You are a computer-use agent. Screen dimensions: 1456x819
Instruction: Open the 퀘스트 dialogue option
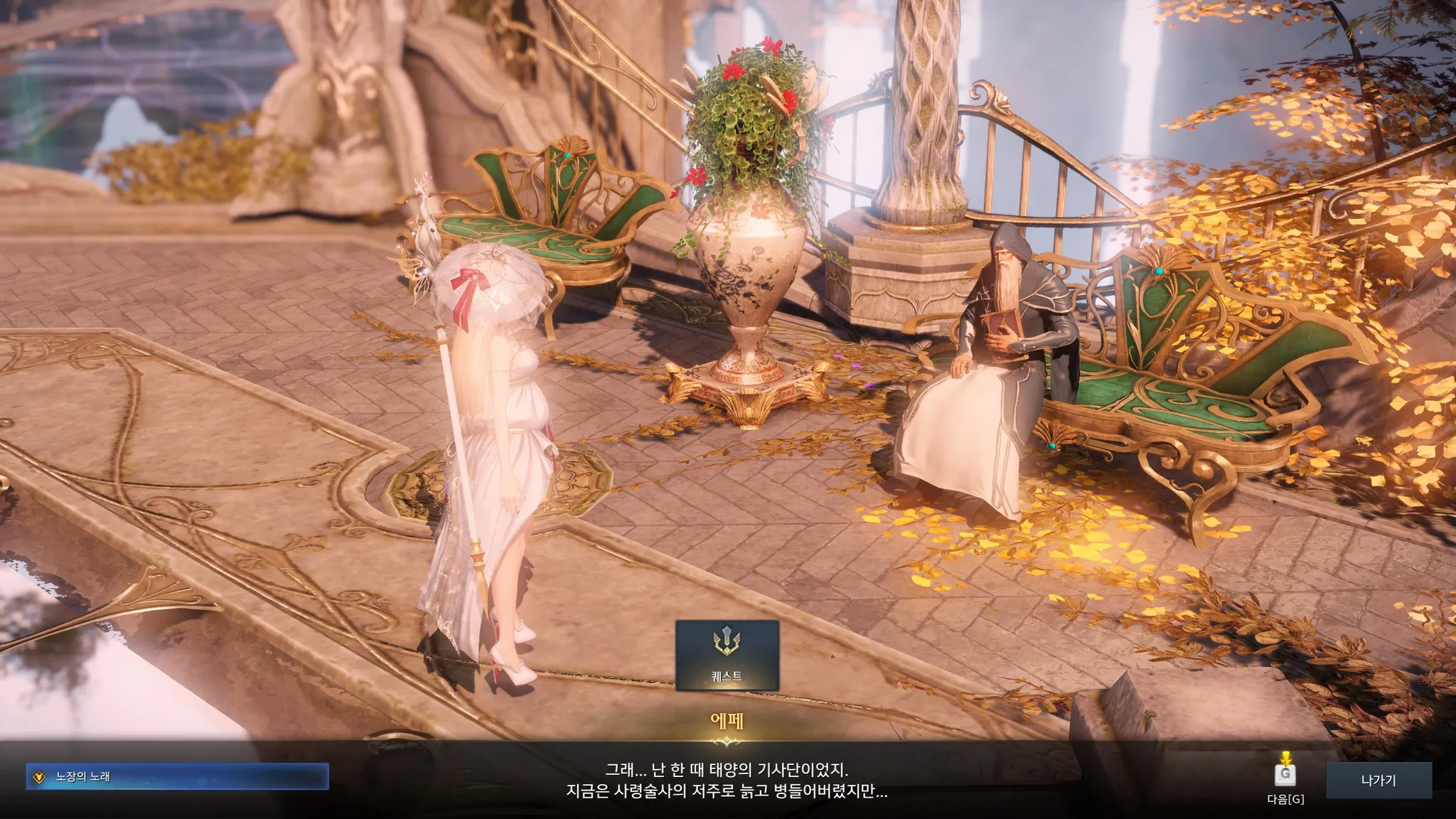pos(727,655)
